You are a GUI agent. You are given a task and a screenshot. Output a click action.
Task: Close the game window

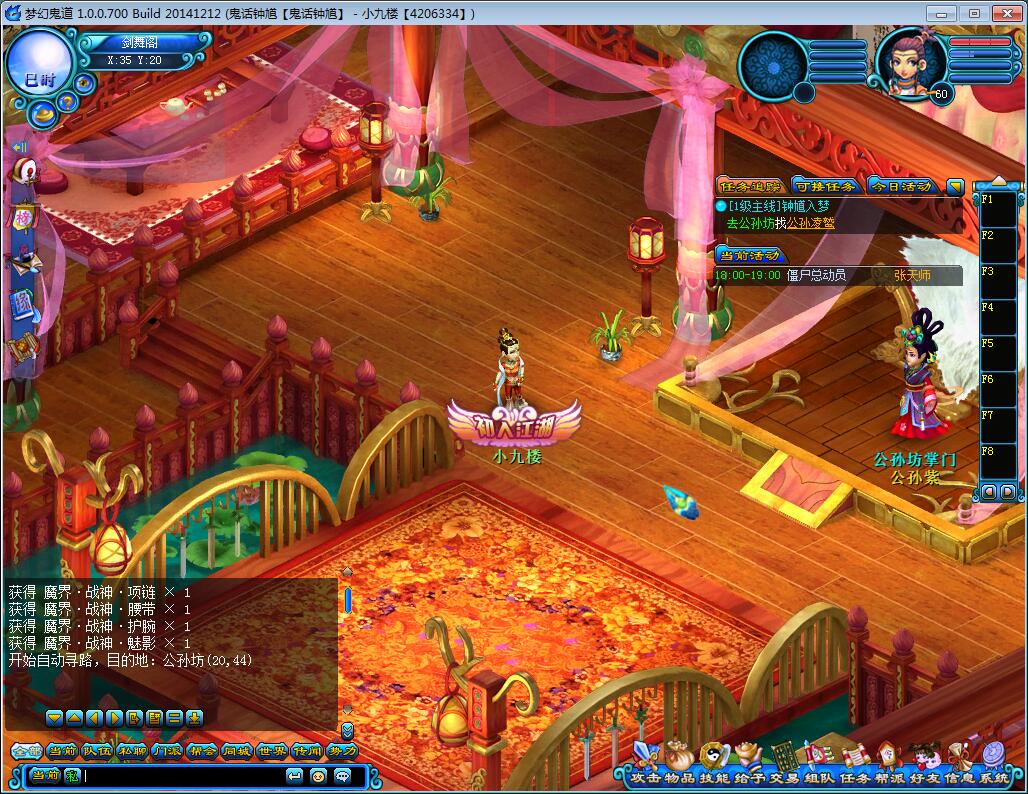[1003, 13]
